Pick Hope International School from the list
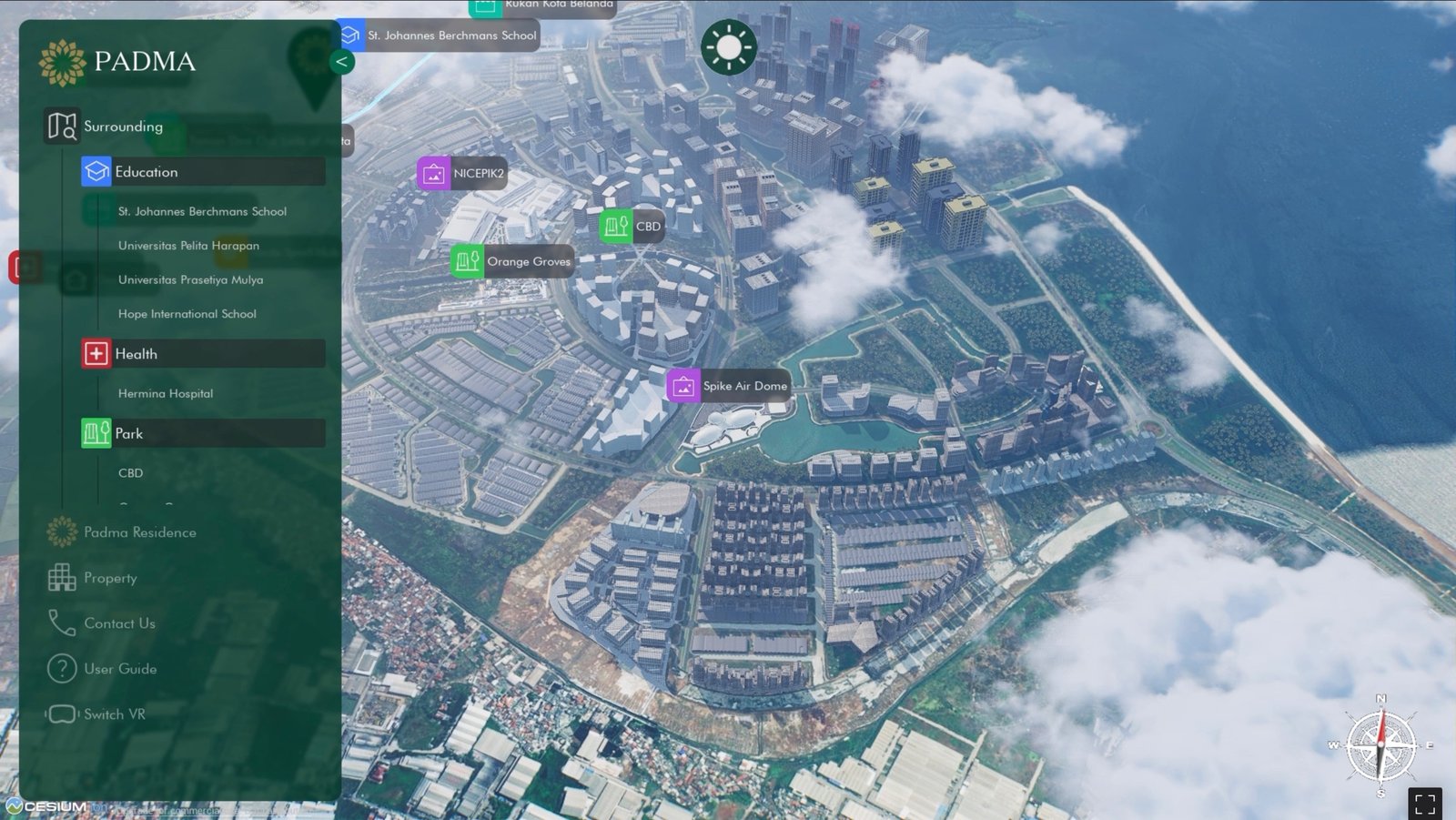Image resolution: width=1456 pixels, height=820 pixels. [x=187, y=314]
